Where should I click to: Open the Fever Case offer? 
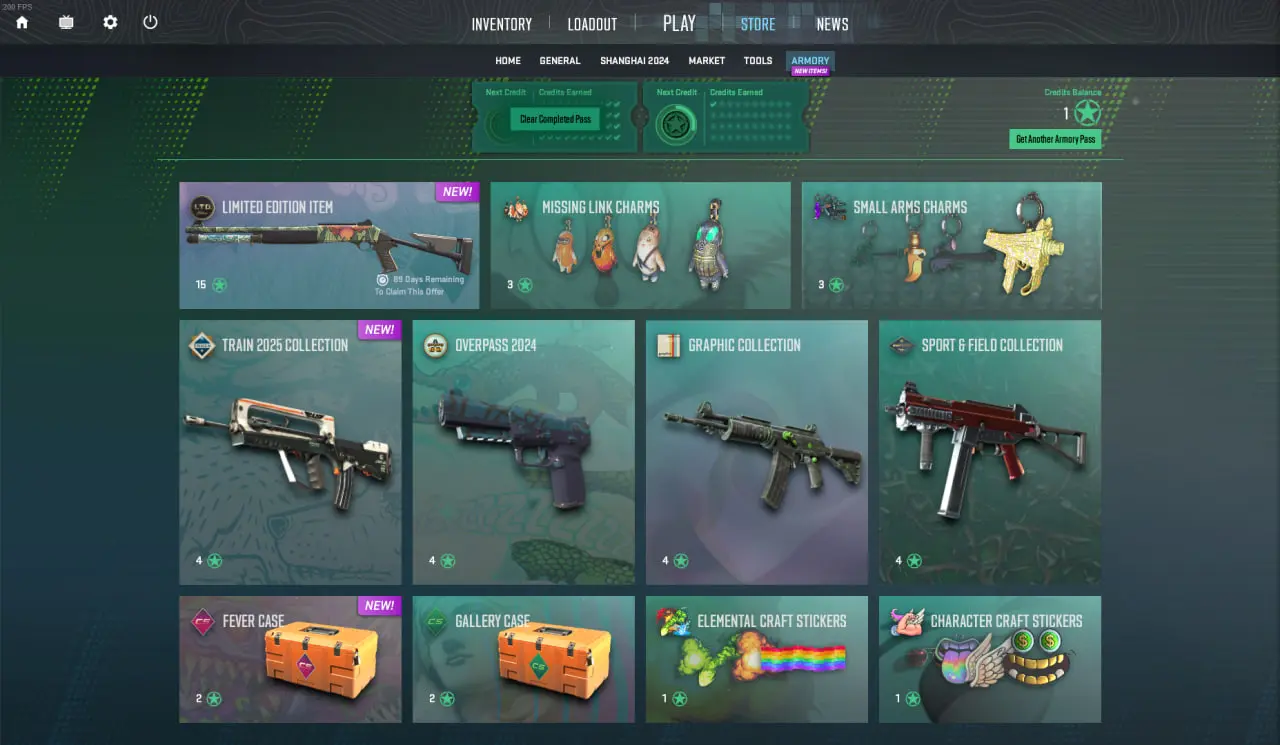[x=290, y=659]
